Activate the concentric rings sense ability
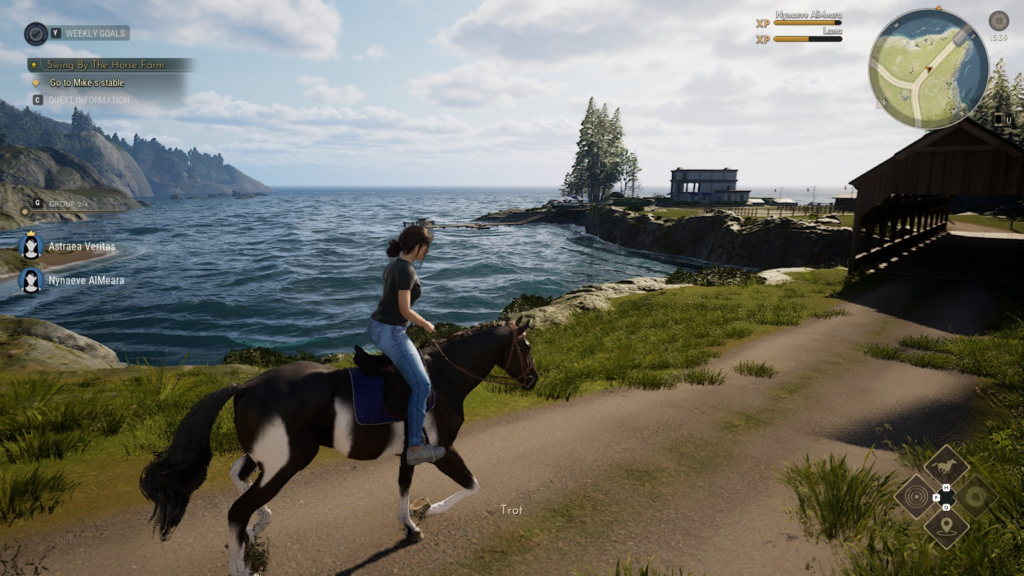The image size is (1024, 576). (915, 496)
